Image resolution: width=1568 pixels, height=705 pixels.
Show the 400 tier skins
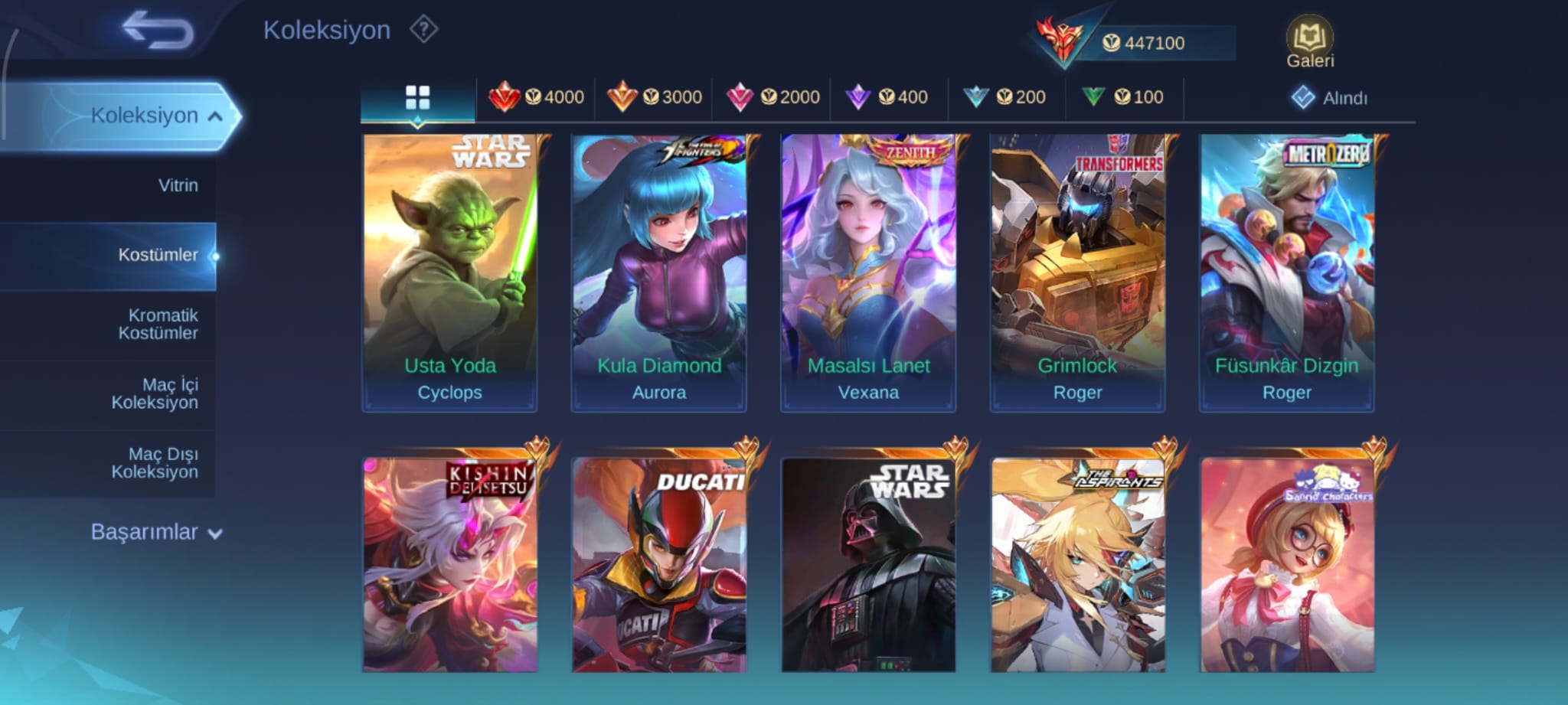[x=887, y=98]
